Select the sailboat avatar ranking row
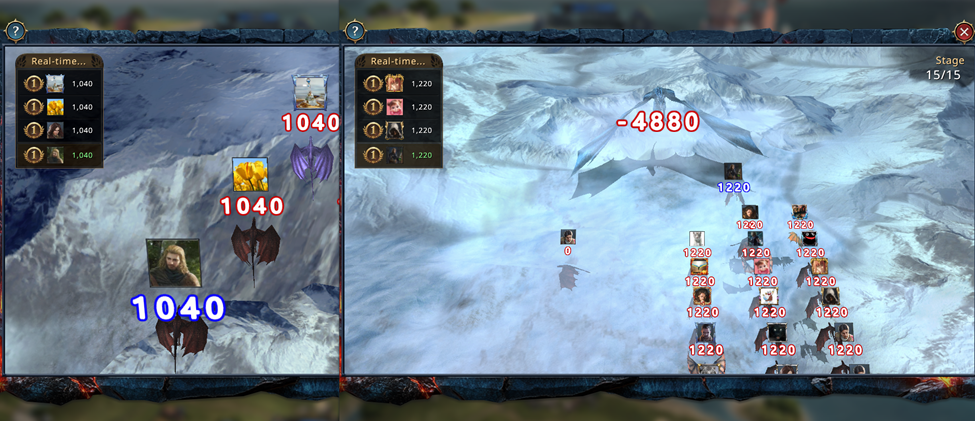Viewport: 975px width, 421px height. 59,84
